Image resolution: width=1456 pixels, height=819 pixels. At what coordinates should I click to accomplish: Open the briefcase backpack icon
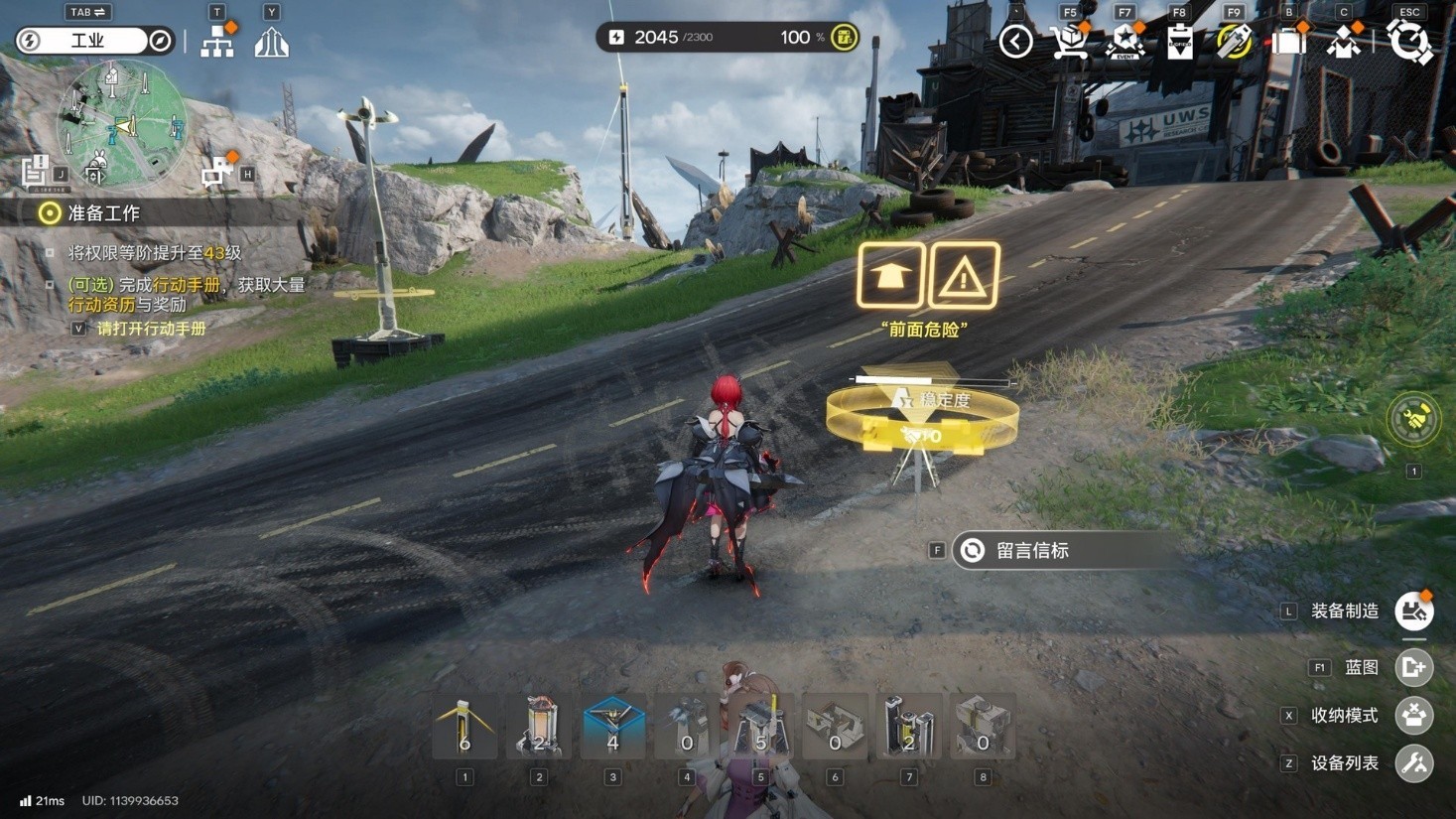1289,42
